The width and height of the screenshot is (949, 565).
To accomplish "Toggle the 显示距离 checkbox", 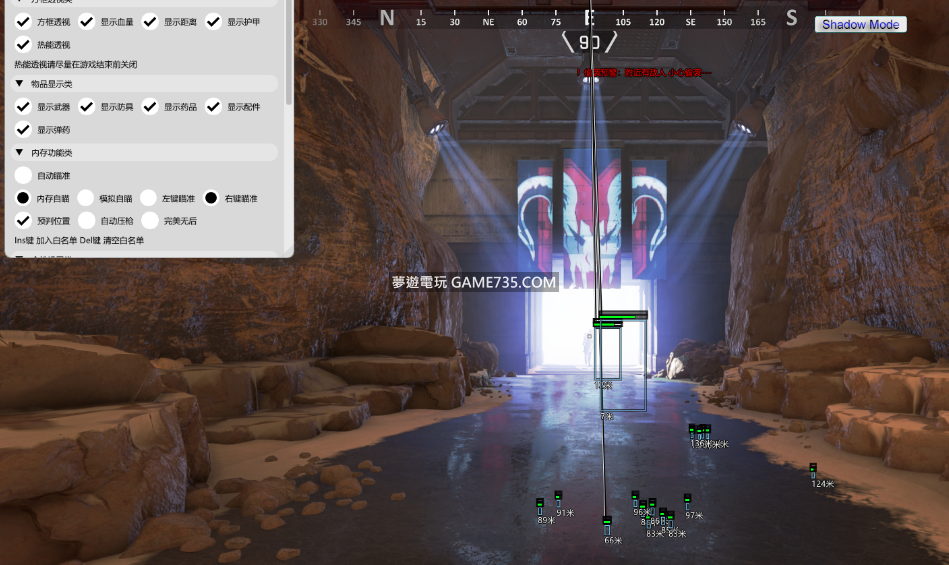I will (150, 21).
